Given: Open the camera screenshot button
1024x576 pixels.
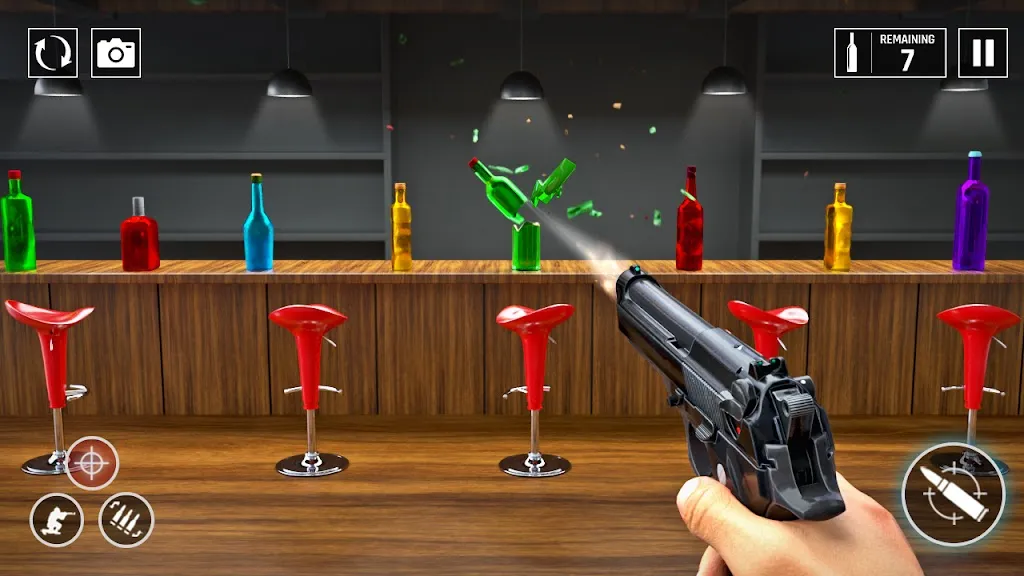Looking at the screenshot, I should (116, 53).
